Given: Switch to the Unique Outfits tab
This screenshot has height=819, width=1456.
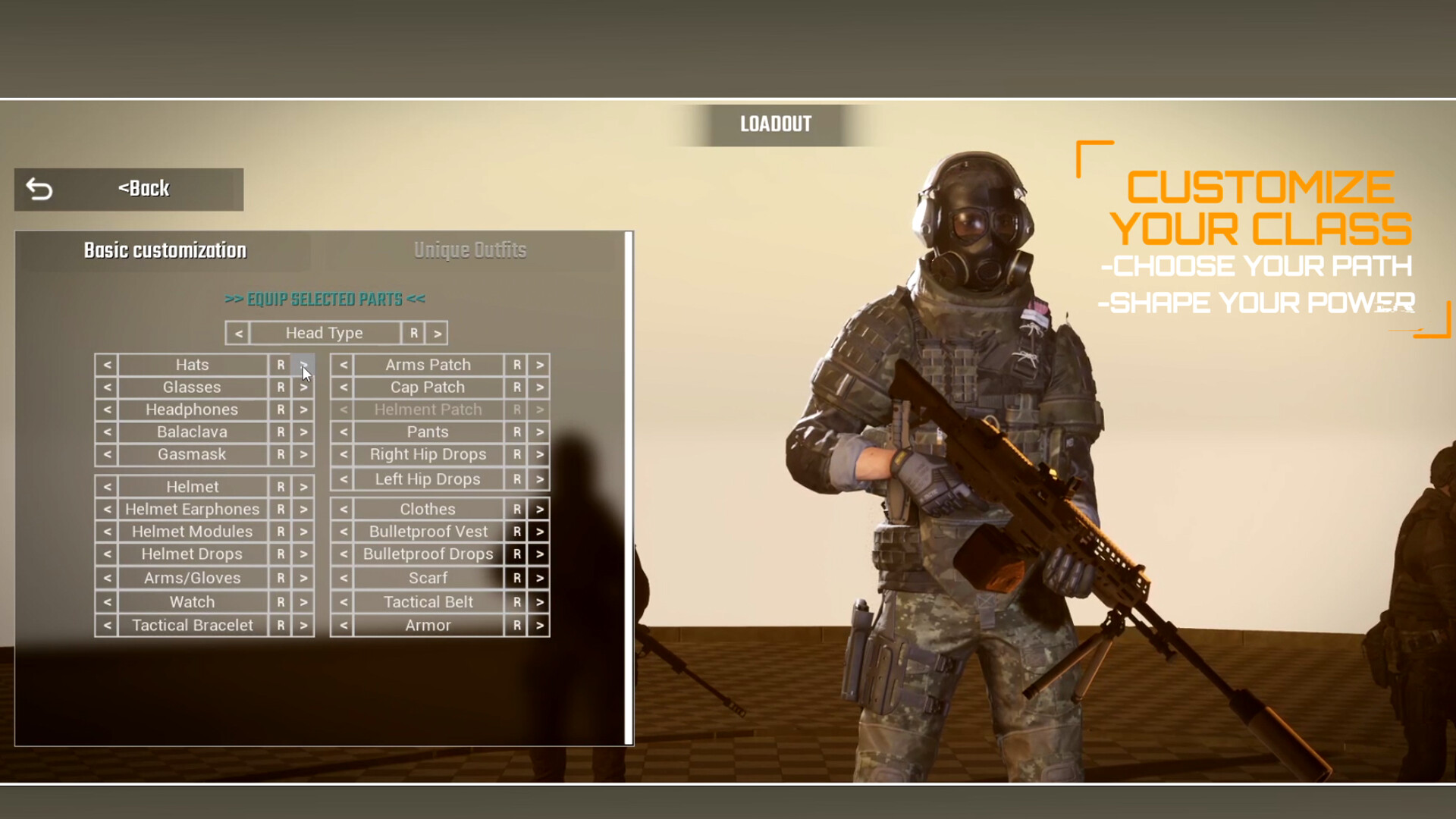Looking at the screenshot, I should (x=470, y=249).
